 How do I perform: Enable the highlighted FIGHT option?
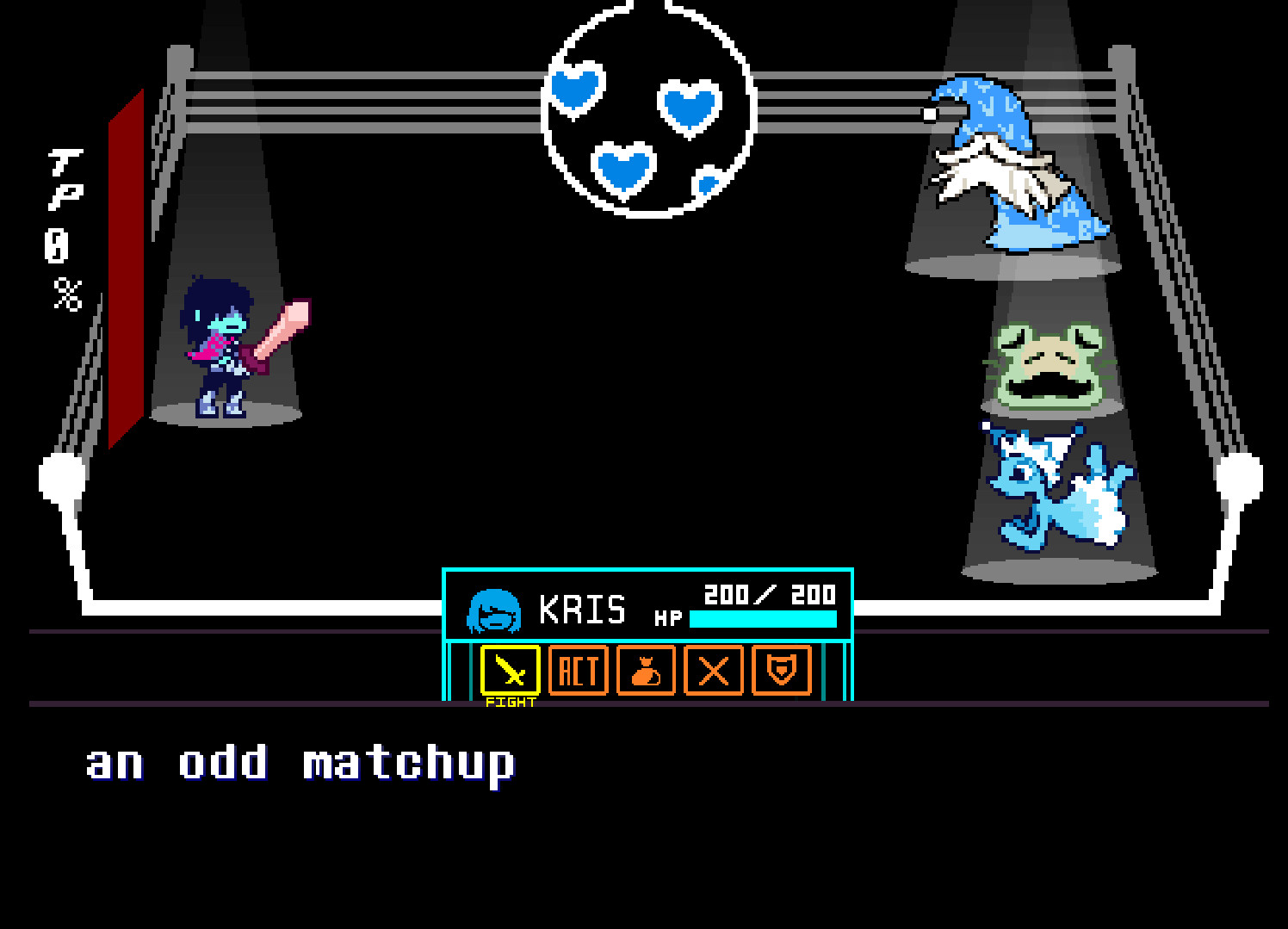click(x=510, y=672)
